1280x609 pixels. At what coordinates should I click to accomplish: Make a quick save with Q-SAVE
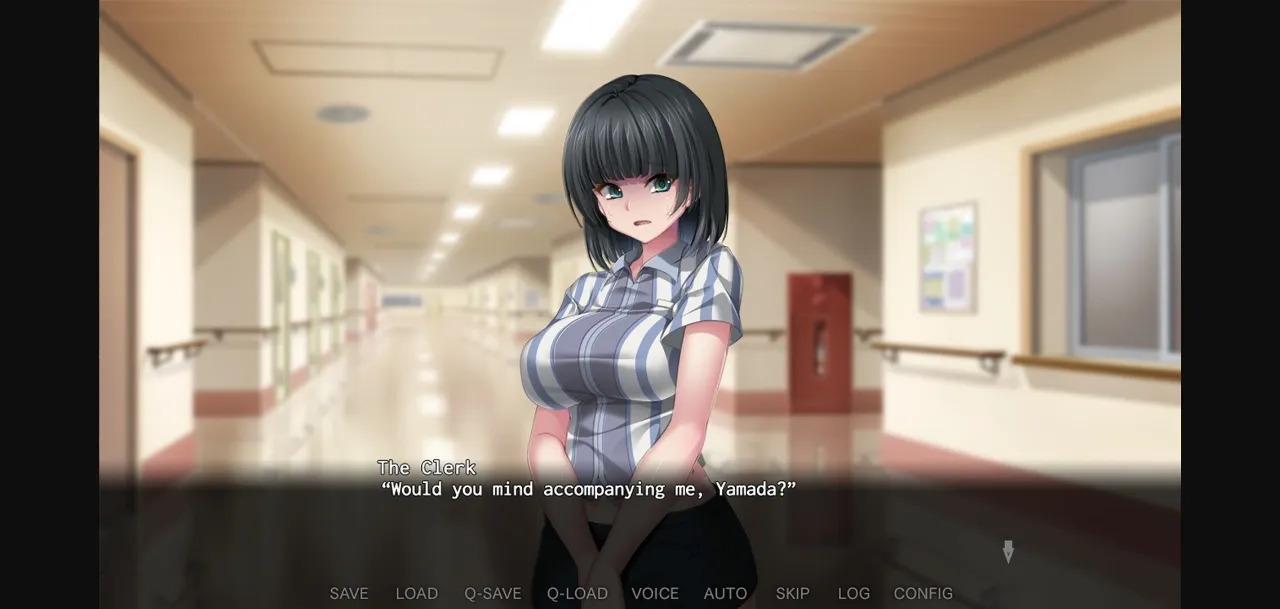(x=492, y=593)
